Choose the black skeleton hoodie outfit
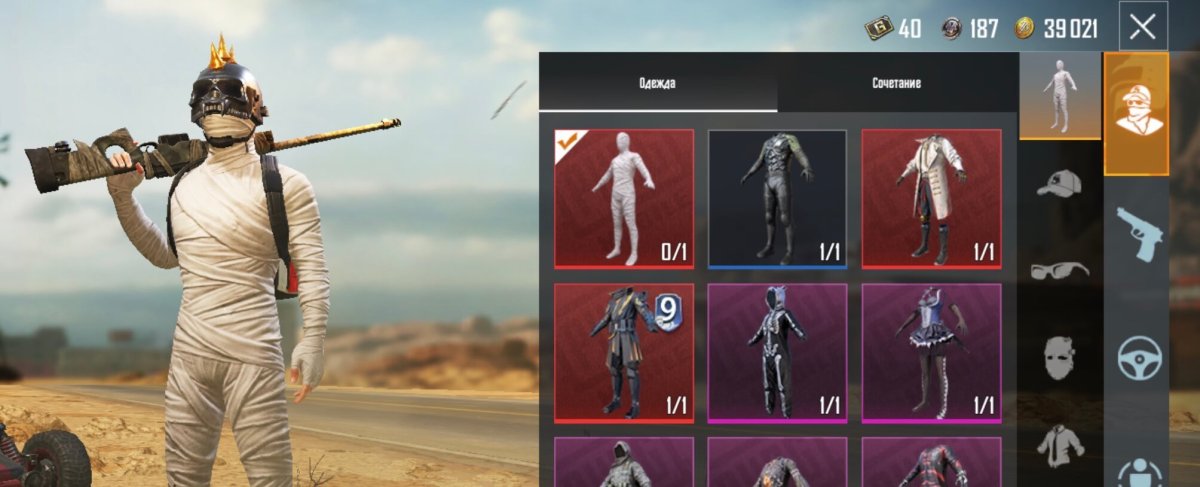This screenshot has height=487, width=1200. click(x=777, y=353)
